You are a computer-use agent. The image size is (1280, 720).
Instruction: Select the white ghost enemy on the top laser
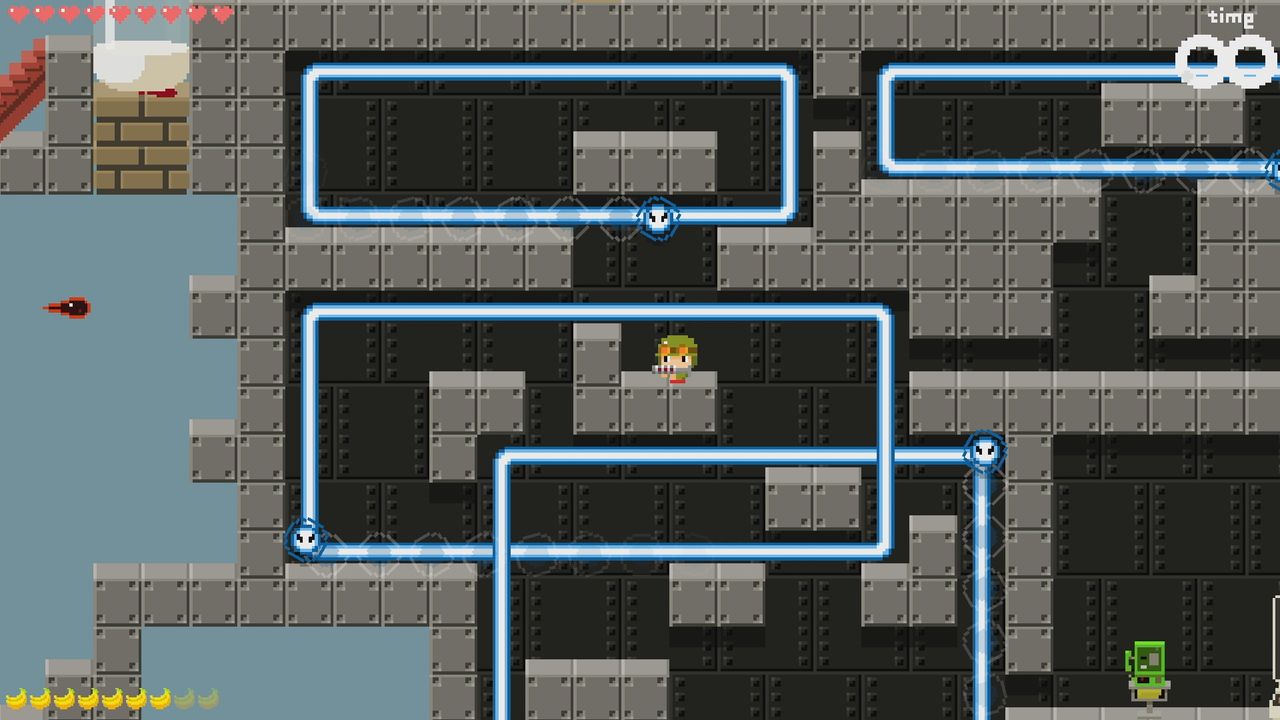(657, 218)
